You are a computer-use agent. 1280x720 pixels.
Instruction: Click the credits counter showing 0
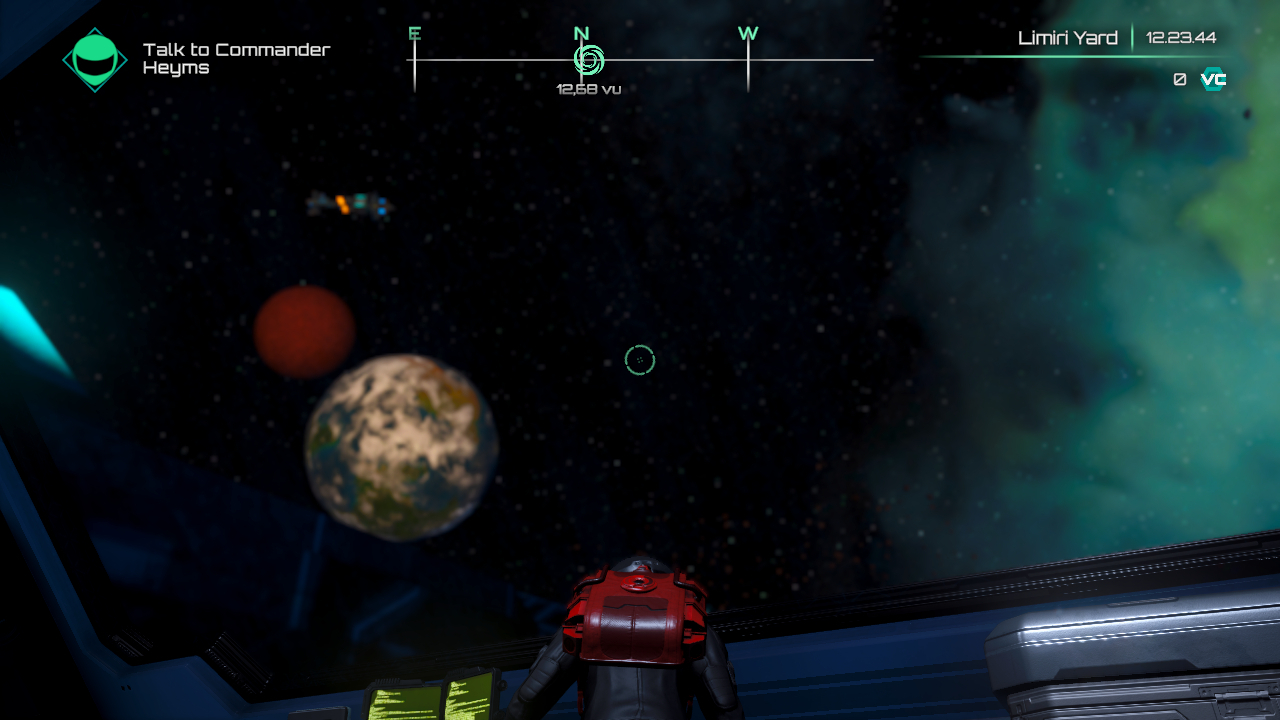coord(1179,79)
